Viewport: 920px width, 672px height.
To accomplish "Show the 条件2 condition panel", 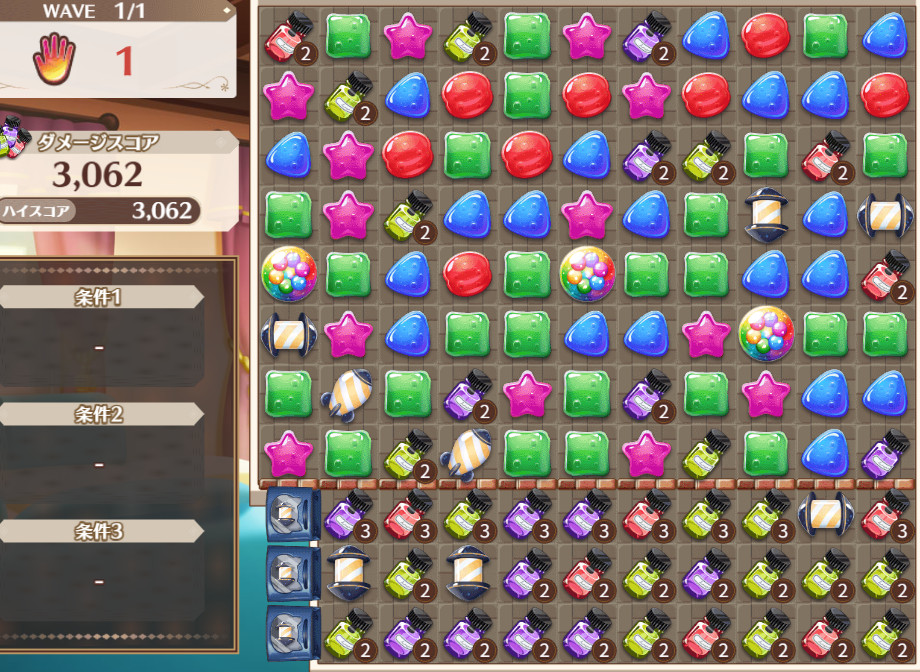I will [100, 414].
